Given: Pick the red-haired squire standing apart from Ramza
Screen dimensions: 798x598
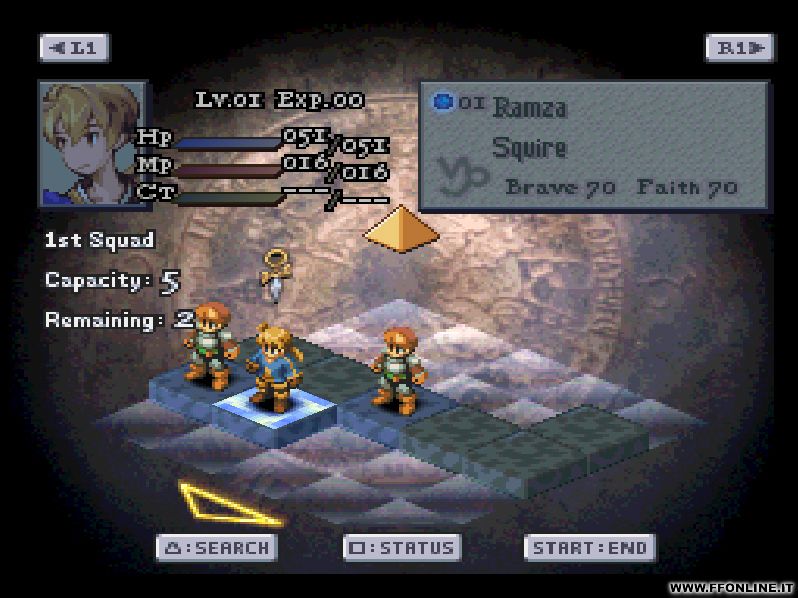Looking at the screenshot, I should click(397, 367).
